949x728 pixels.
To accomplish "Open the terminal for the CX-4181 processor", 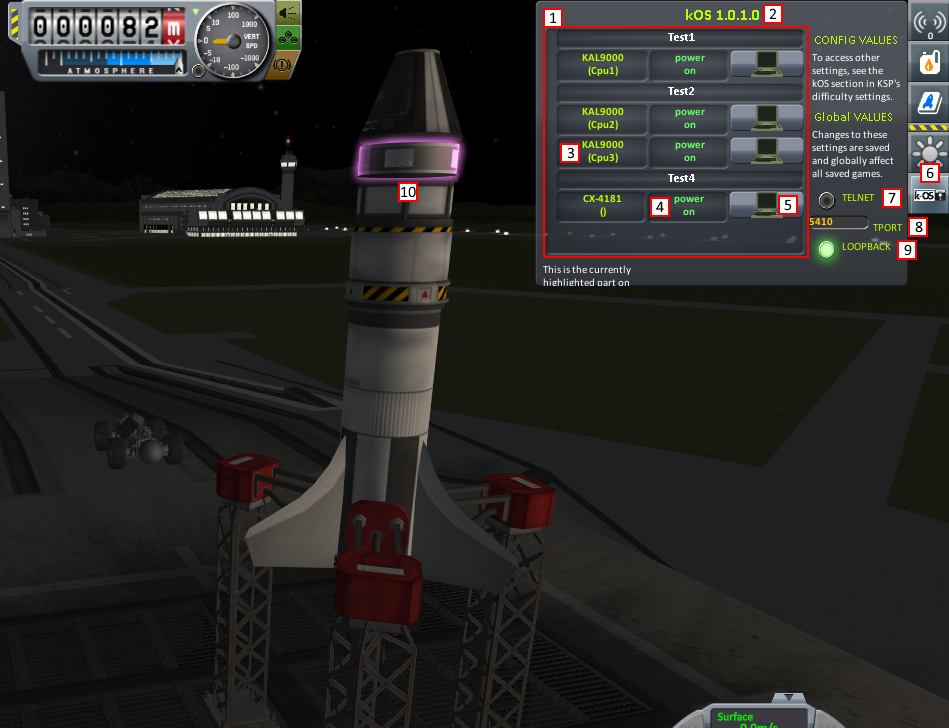I will [x=766, y=205].
